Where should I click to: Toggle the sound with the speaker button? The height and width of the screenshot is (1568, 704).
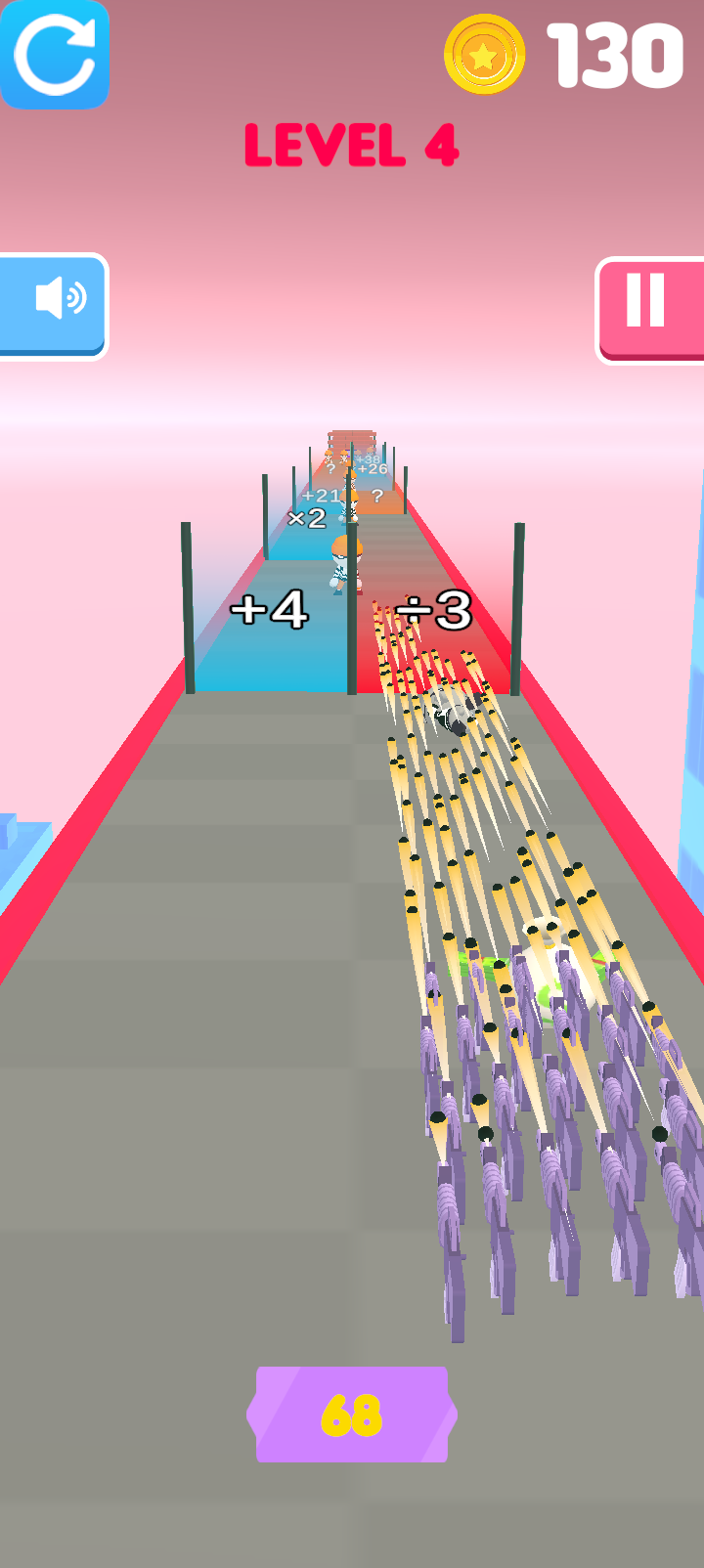(54, 304)
